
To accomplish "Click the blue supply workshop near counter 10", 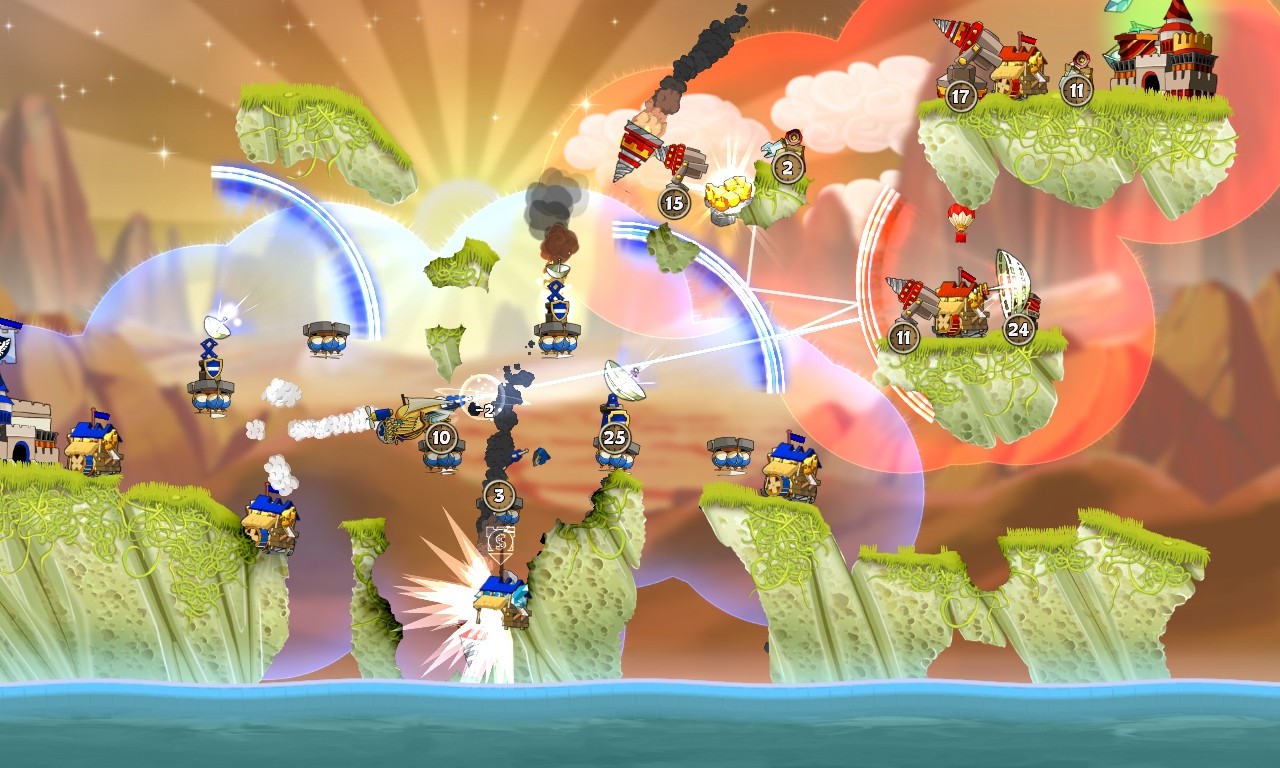I will click(440, 458).
